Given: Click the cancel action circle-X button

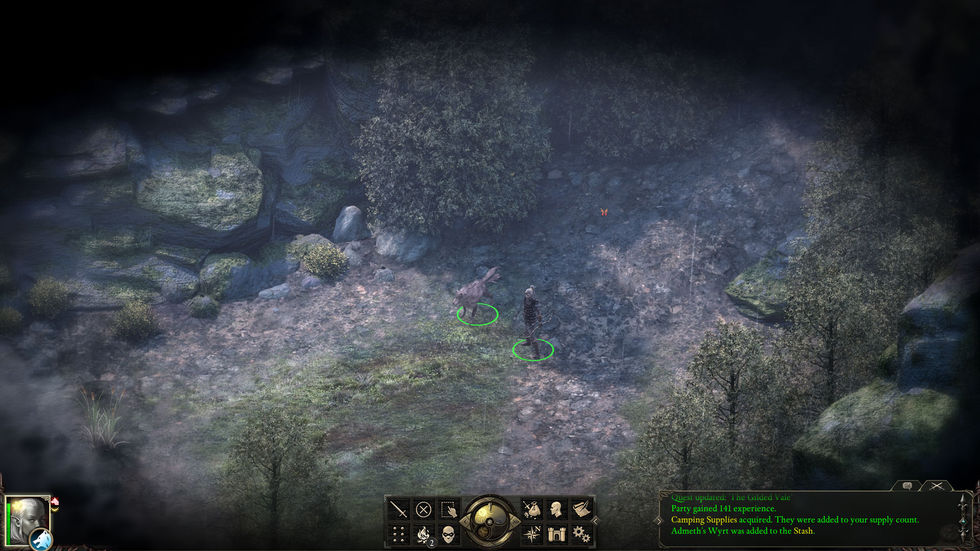Looking at the screenshot, I should (x=423, y=510).
